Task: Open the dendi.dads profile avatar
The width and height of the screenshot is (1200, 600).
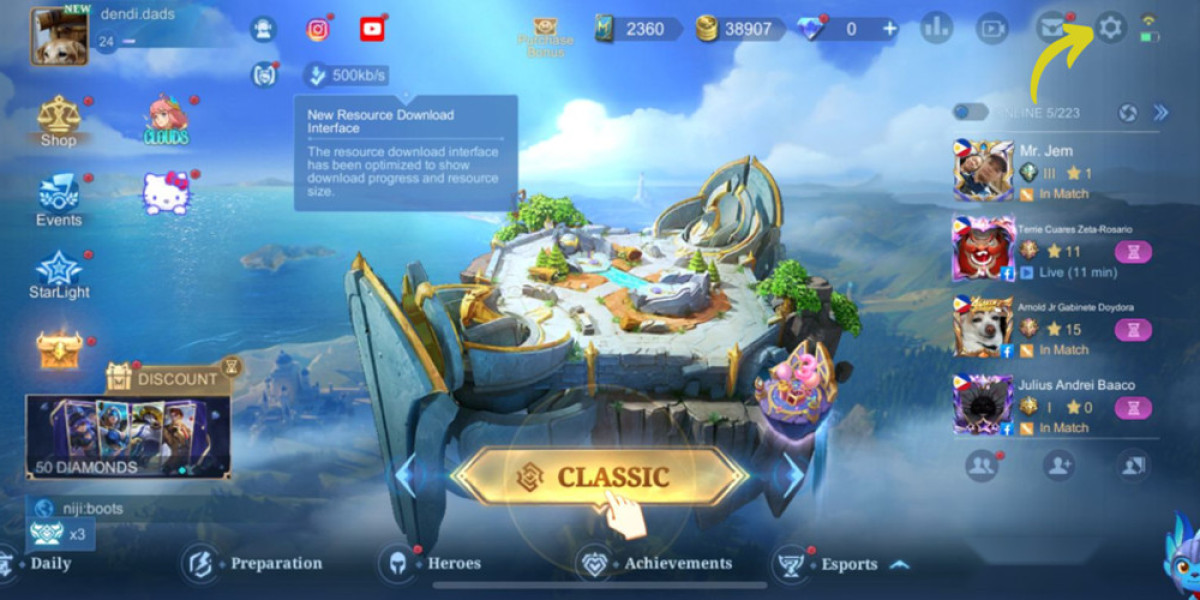Action: click(59, 36)
